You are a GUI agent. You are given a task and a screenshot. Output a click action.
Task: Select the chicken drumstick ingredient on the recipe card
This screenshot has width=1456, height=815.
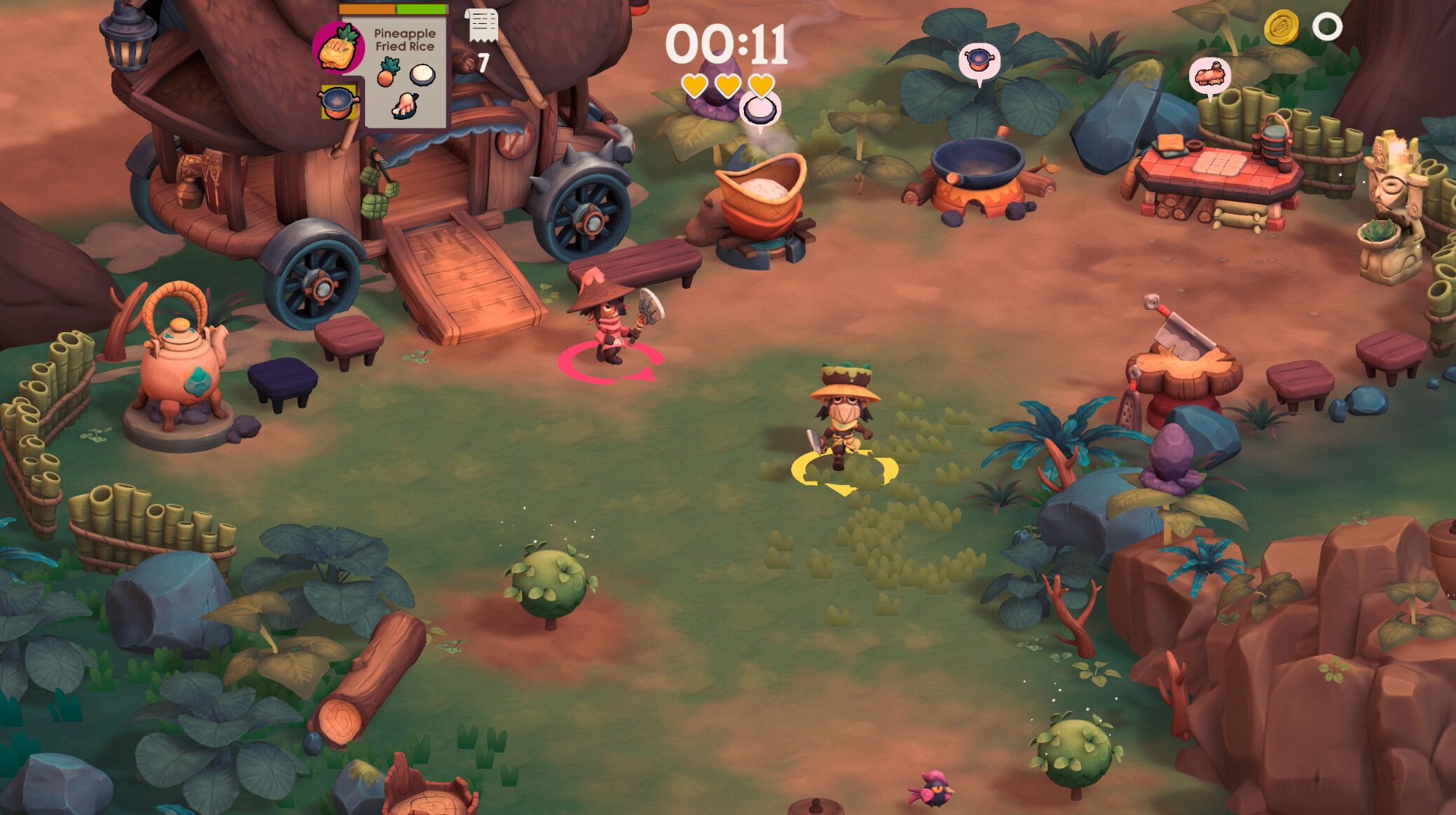tap(405, 105)
